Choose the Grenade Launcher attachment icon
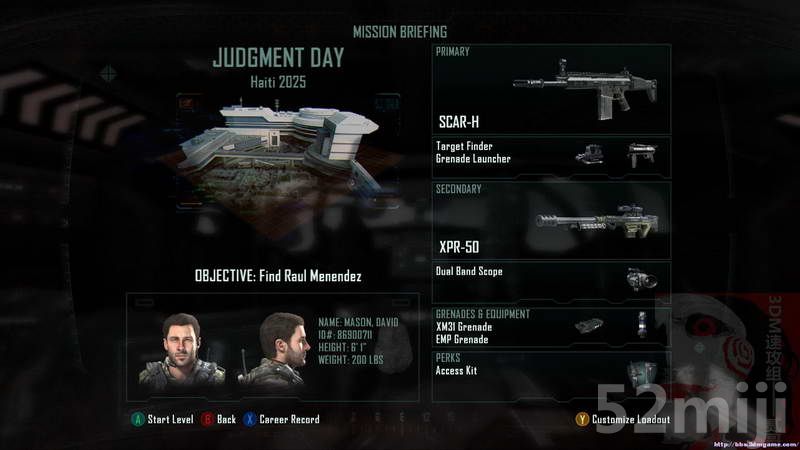The image size is (800, 450). (641, 154)
